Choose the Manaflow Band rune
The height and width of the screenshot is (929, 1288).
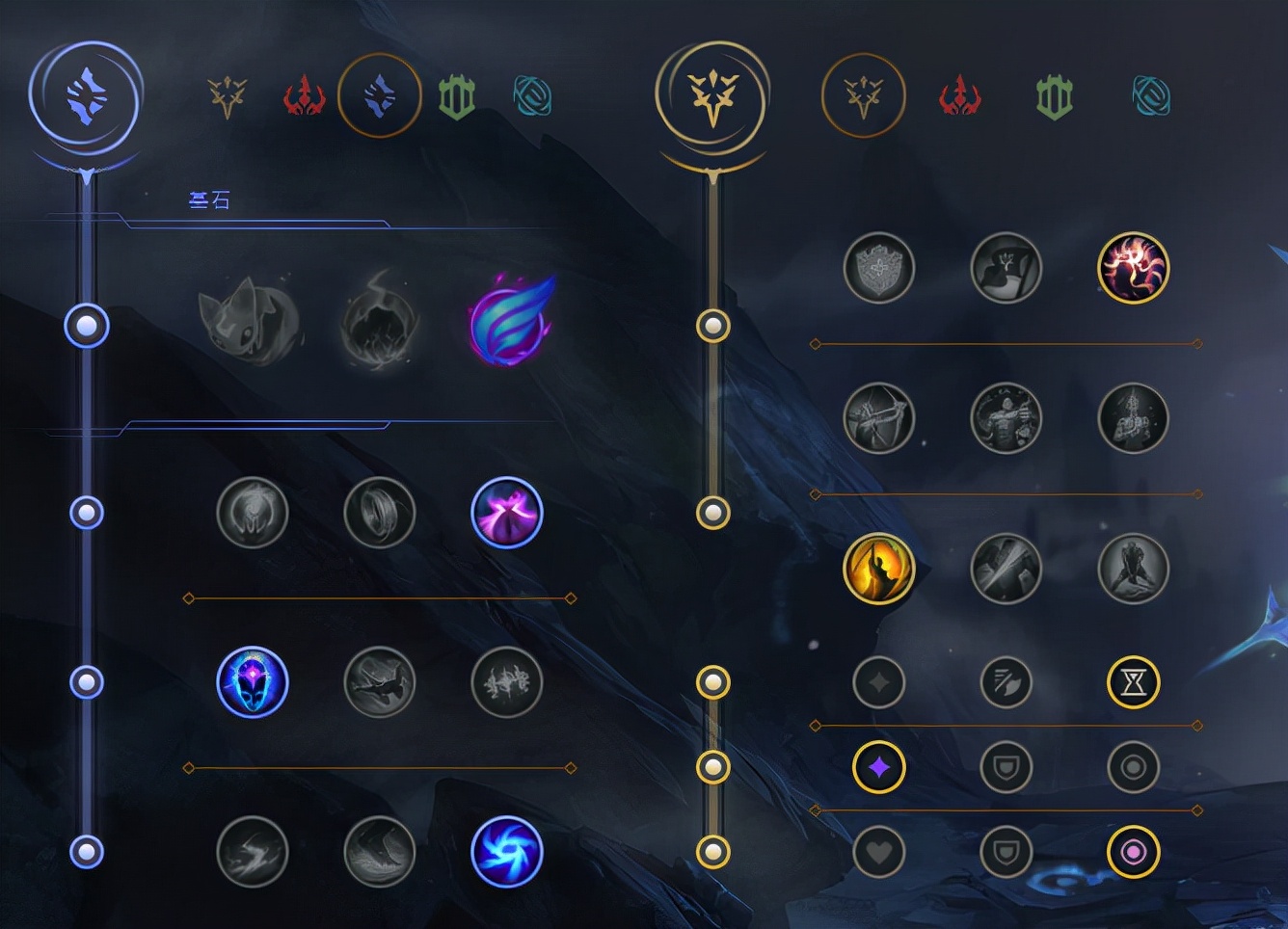[380, 513]
